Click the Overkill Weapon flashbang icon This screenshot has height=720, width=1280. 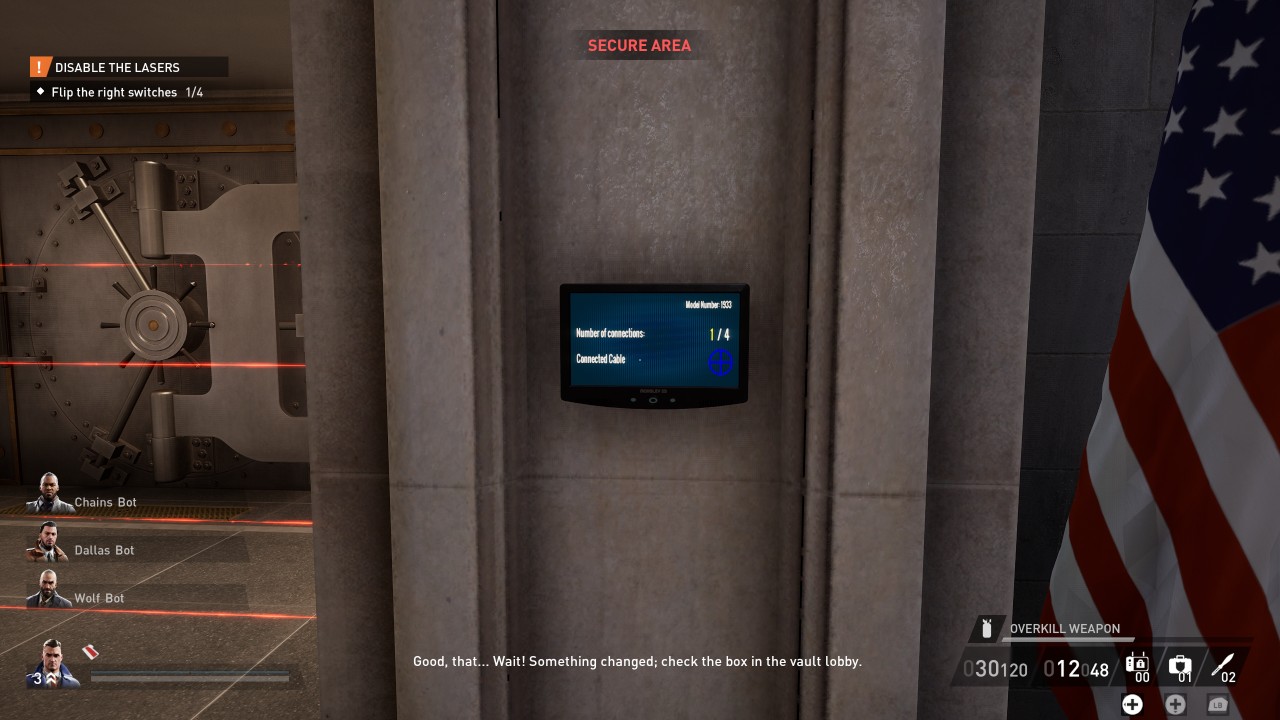988,628
